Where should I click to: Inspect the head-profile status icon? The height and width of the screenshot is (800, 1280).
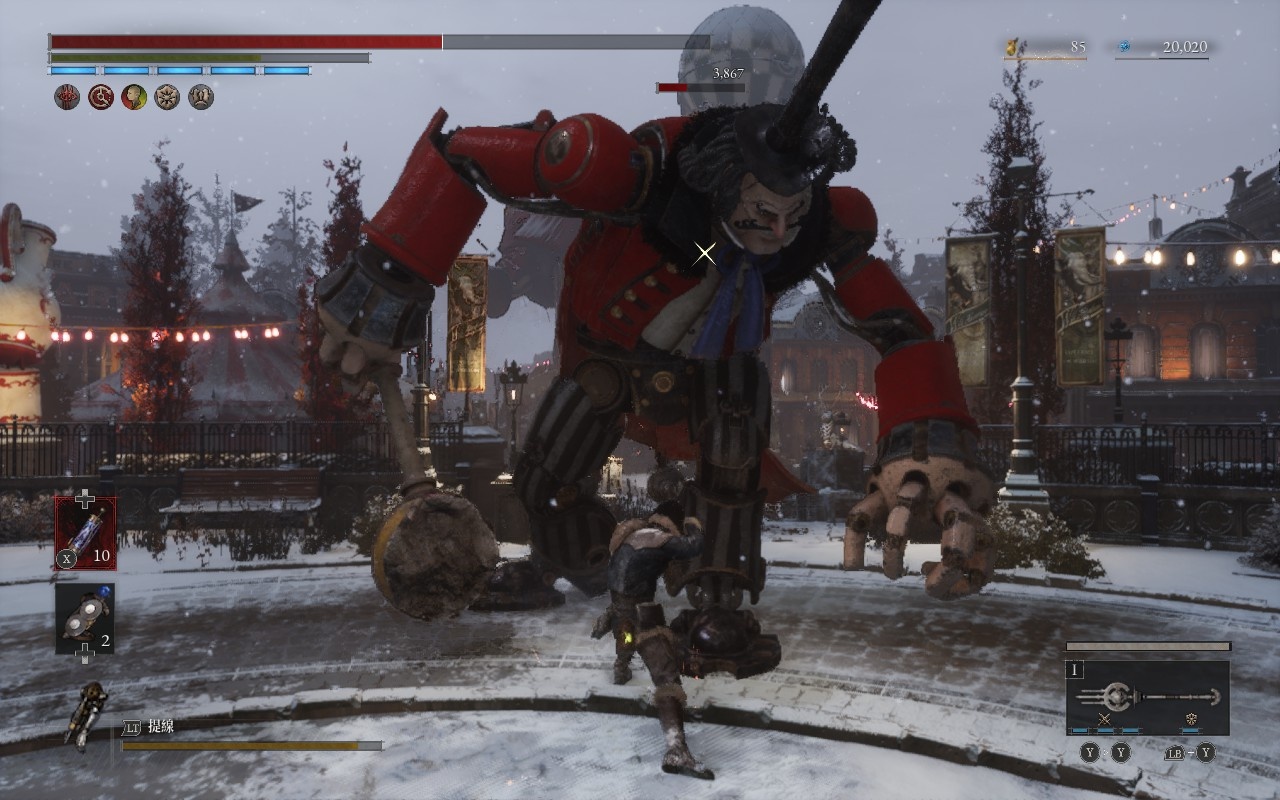[134, 97]
